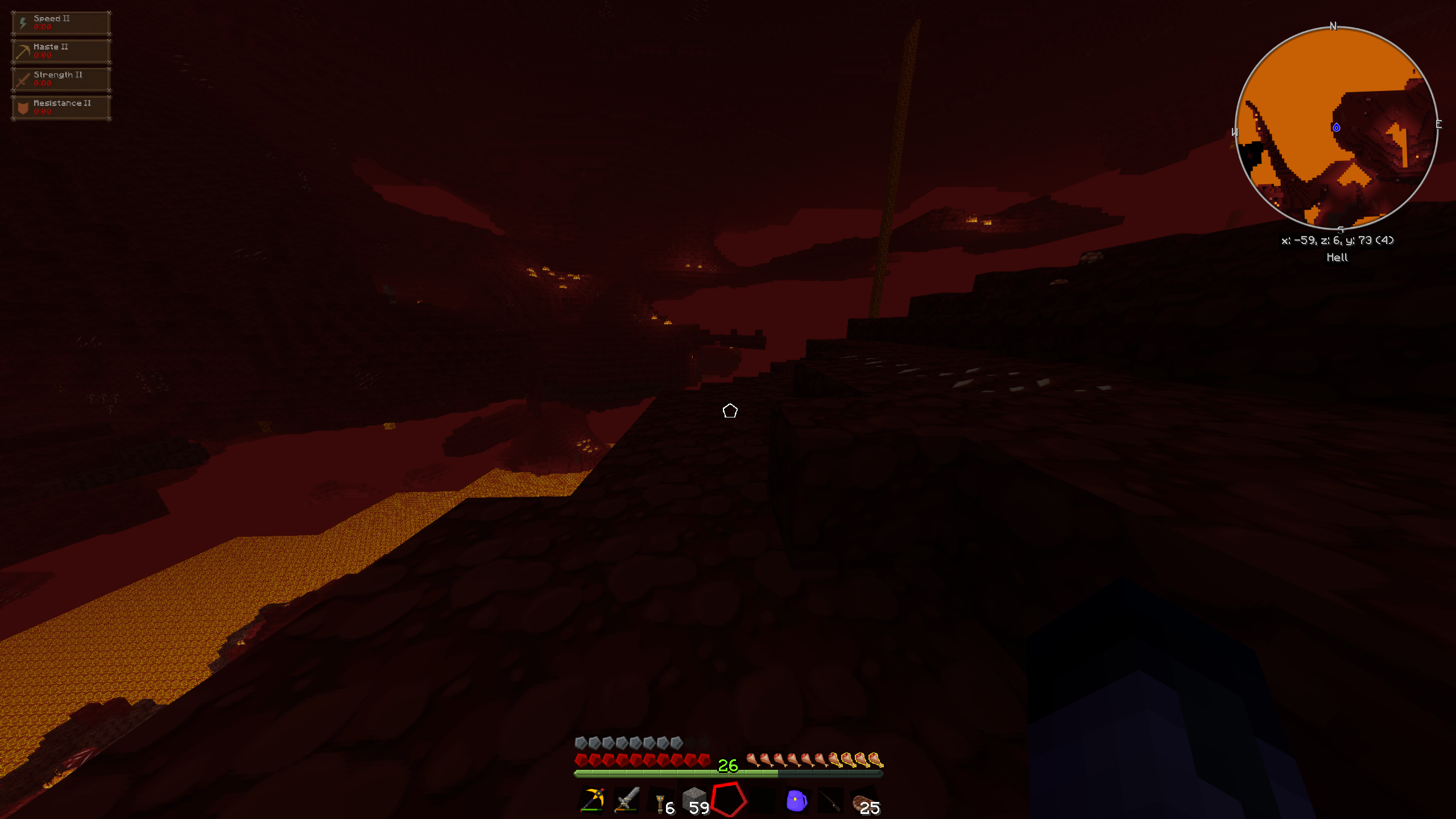1456x819 pixels.
Task: Choose the cooked steak stack
Action: (864, 802)
